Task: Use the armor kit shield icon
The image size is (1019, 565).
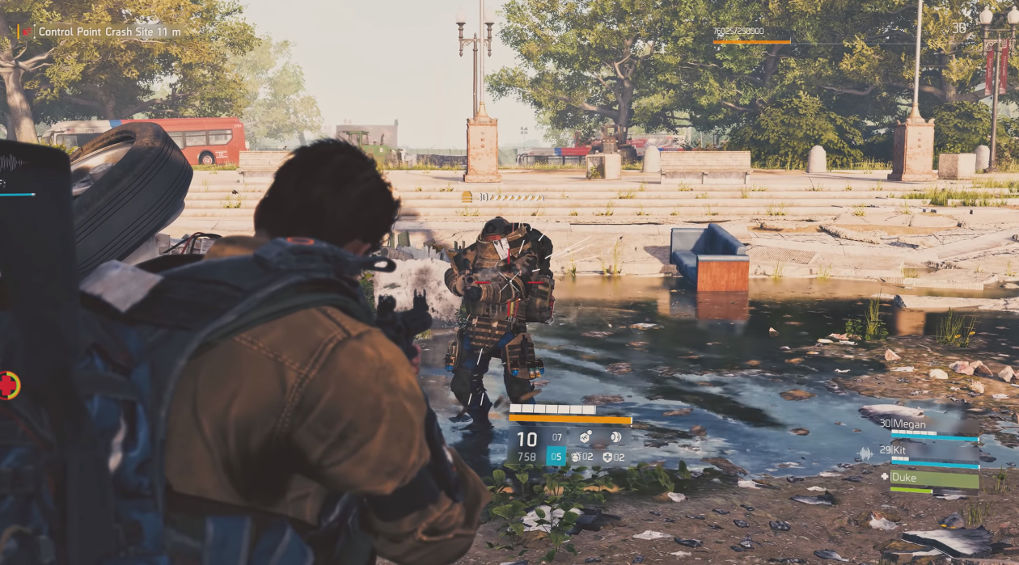Action: (606, 457)
